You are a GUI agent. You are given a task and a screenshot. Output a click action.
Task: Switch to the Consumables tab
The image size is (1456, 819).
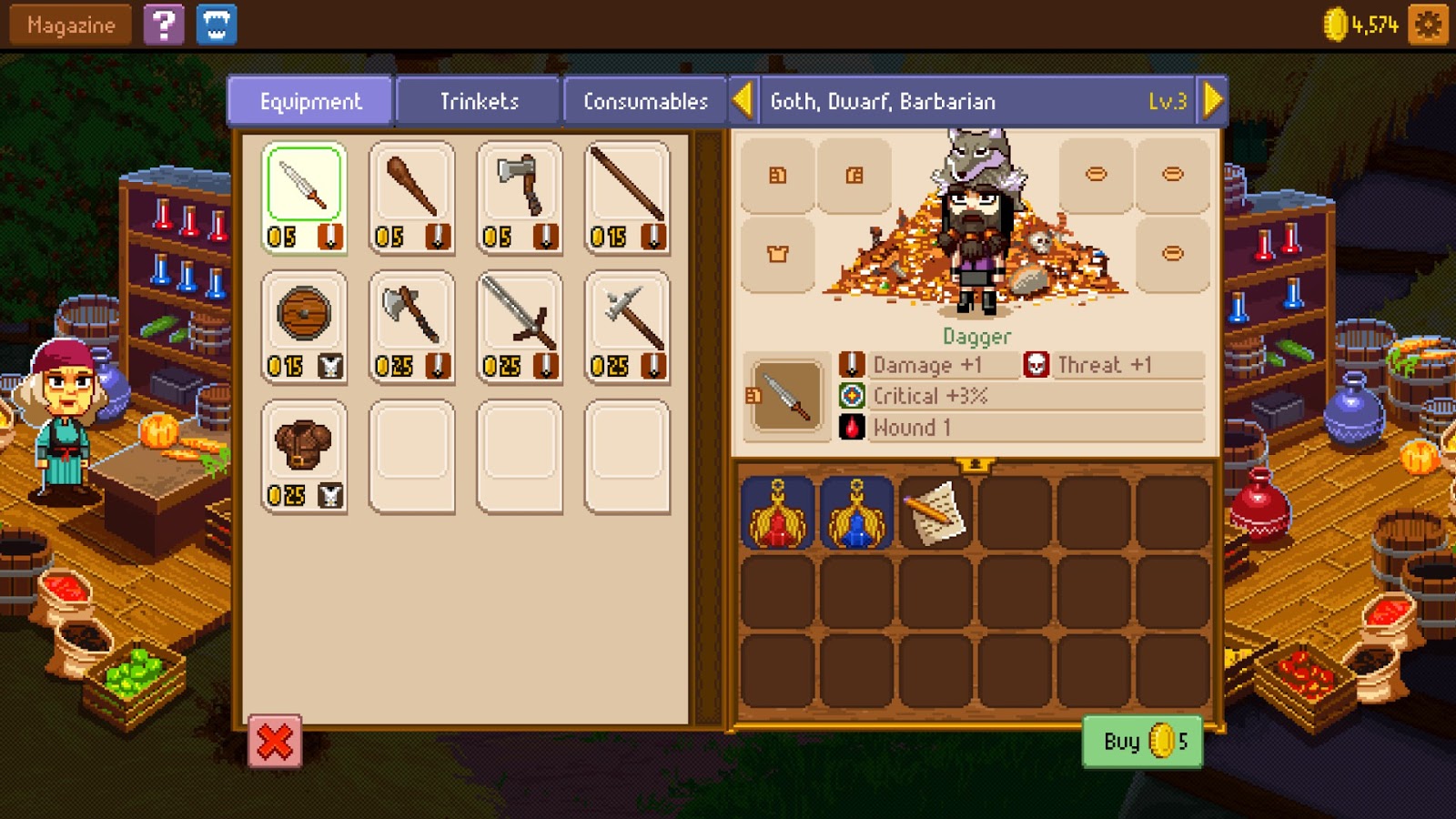pos(646,101)
